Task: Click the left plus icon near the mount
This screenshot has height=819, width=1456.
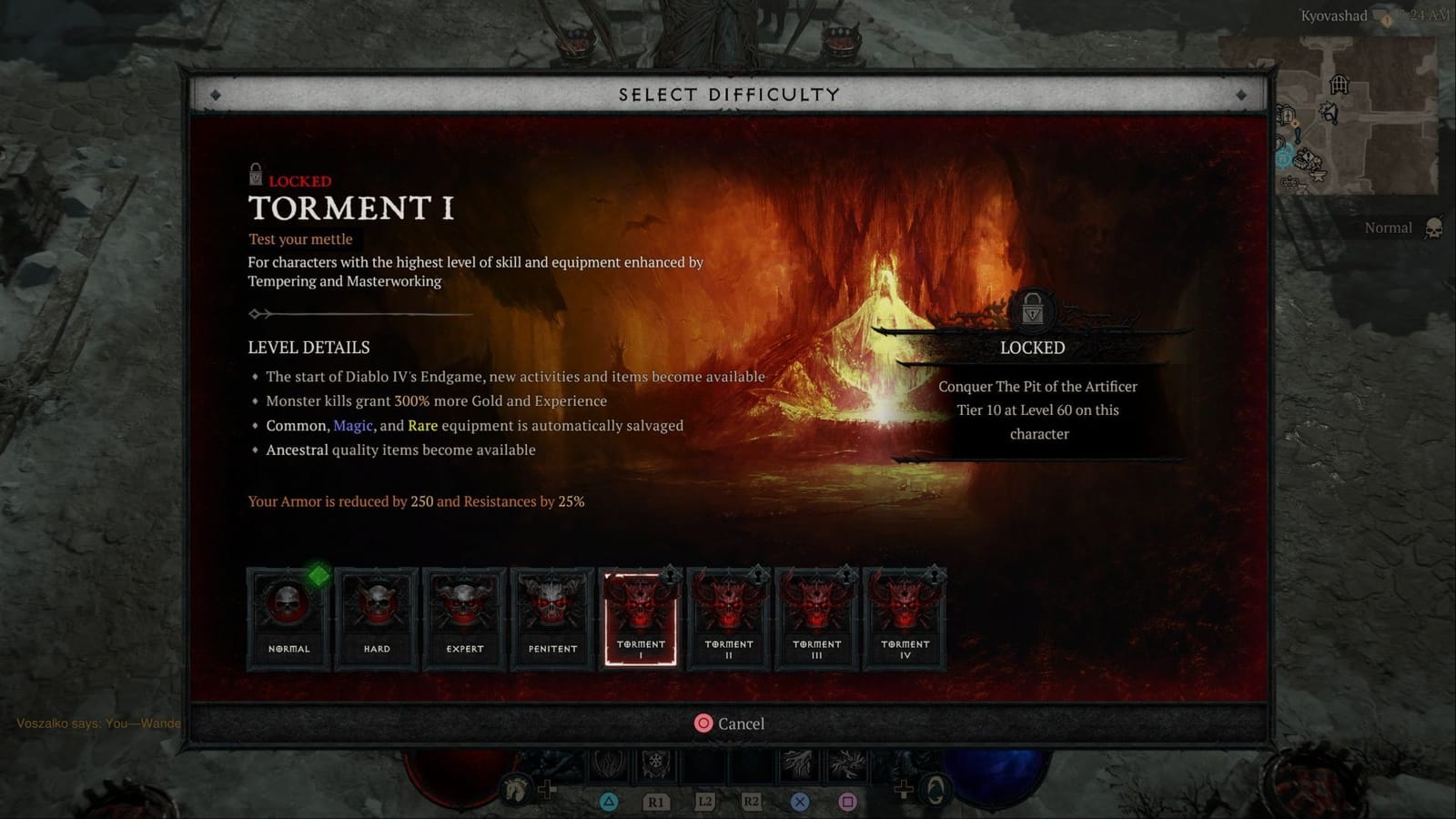Action: [548, 788]
